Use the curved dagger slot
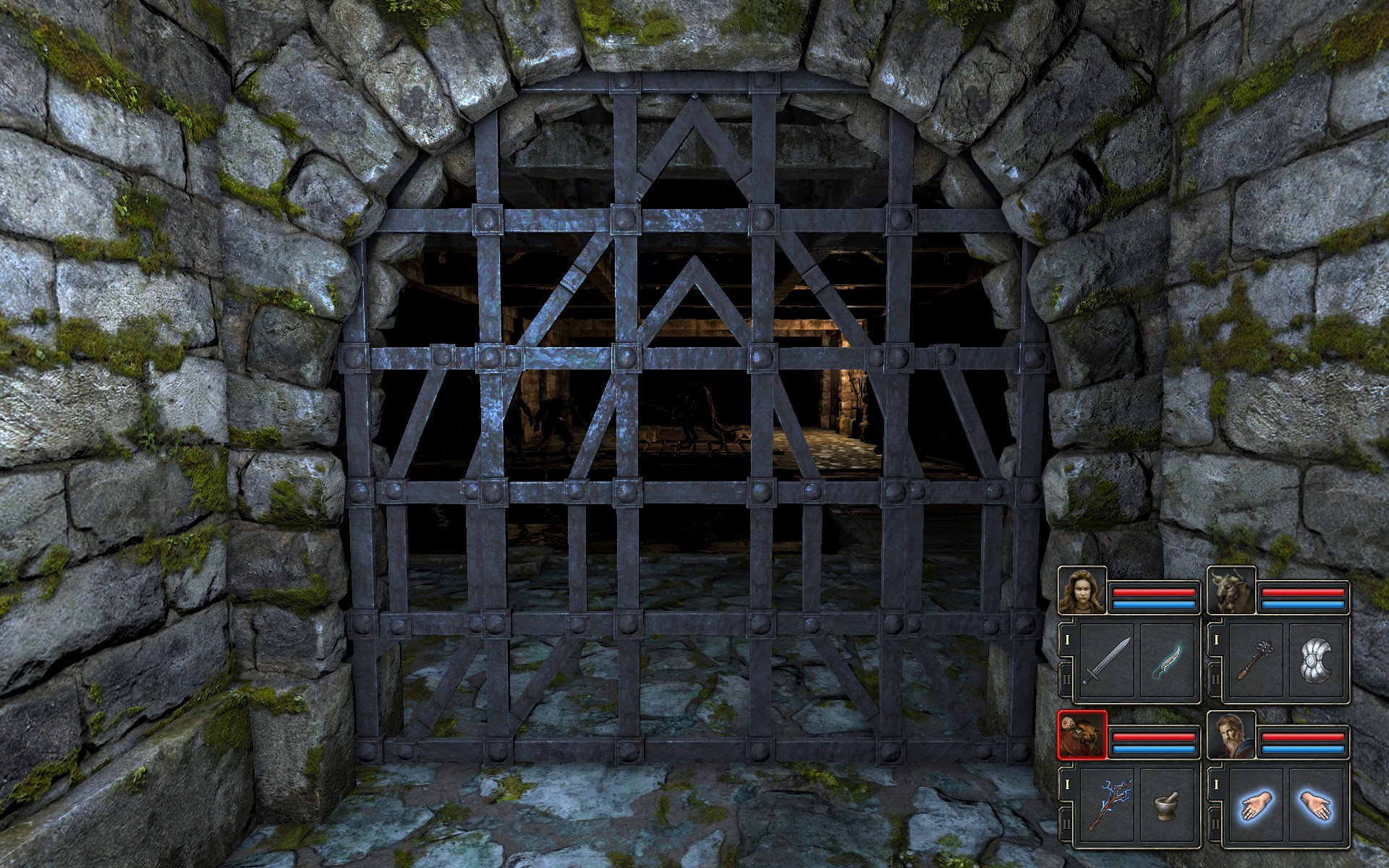Image resolution: width=1389 pixels, height=868 pixels. 1166,662
